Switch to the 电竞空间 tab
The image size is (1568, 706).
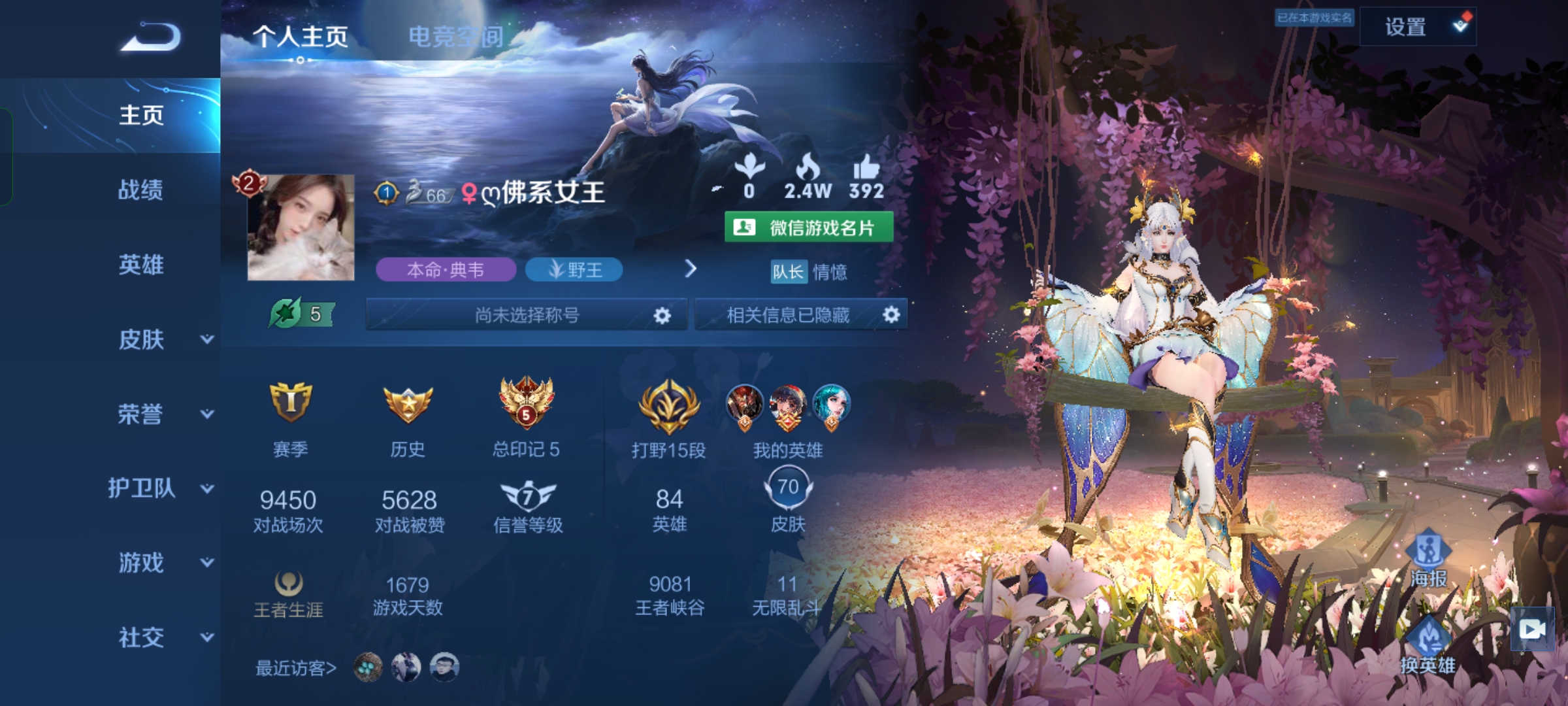click(x=456, y=37)
